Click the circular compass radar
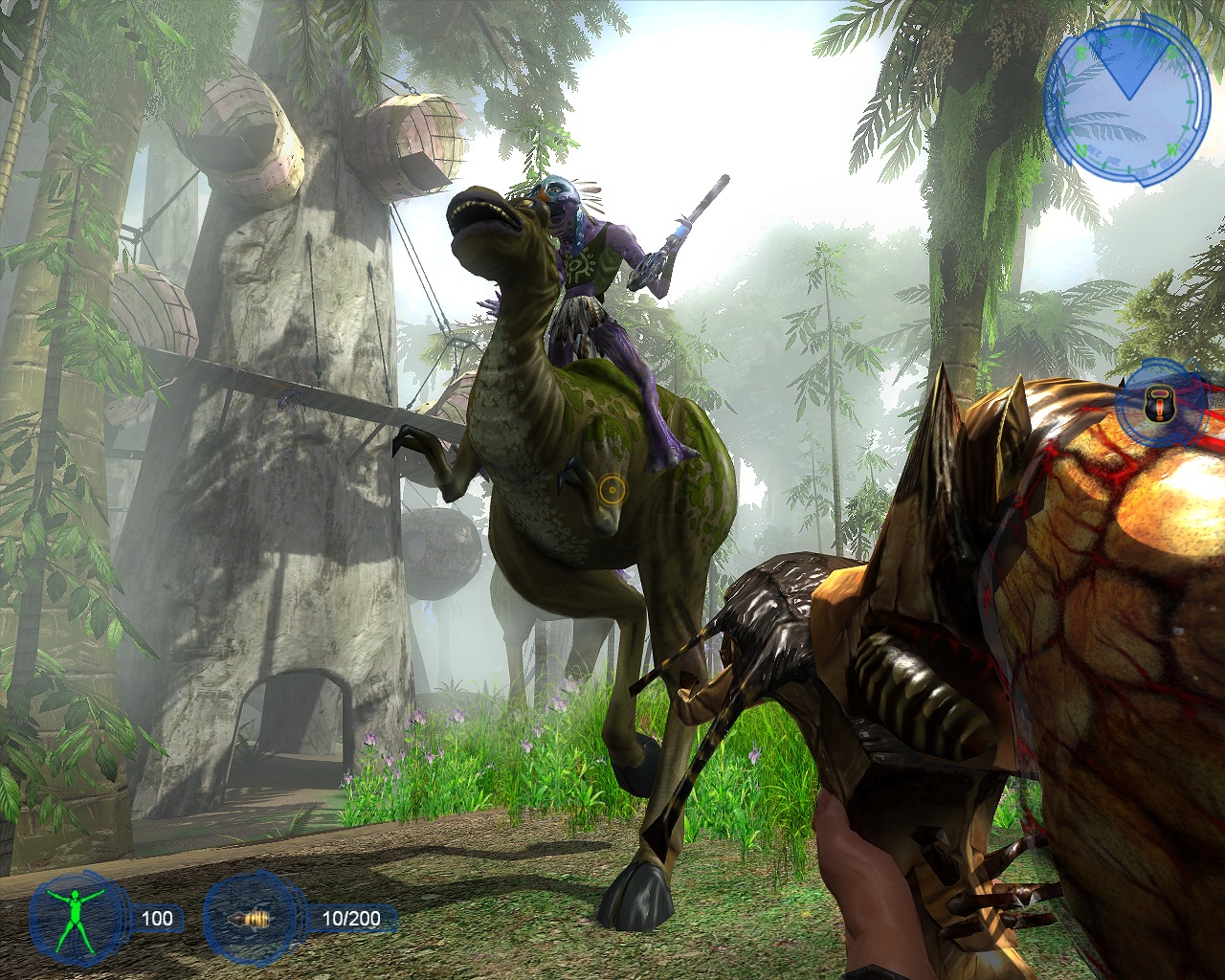The image size is (1225, 980). (x=1125, y=100)
